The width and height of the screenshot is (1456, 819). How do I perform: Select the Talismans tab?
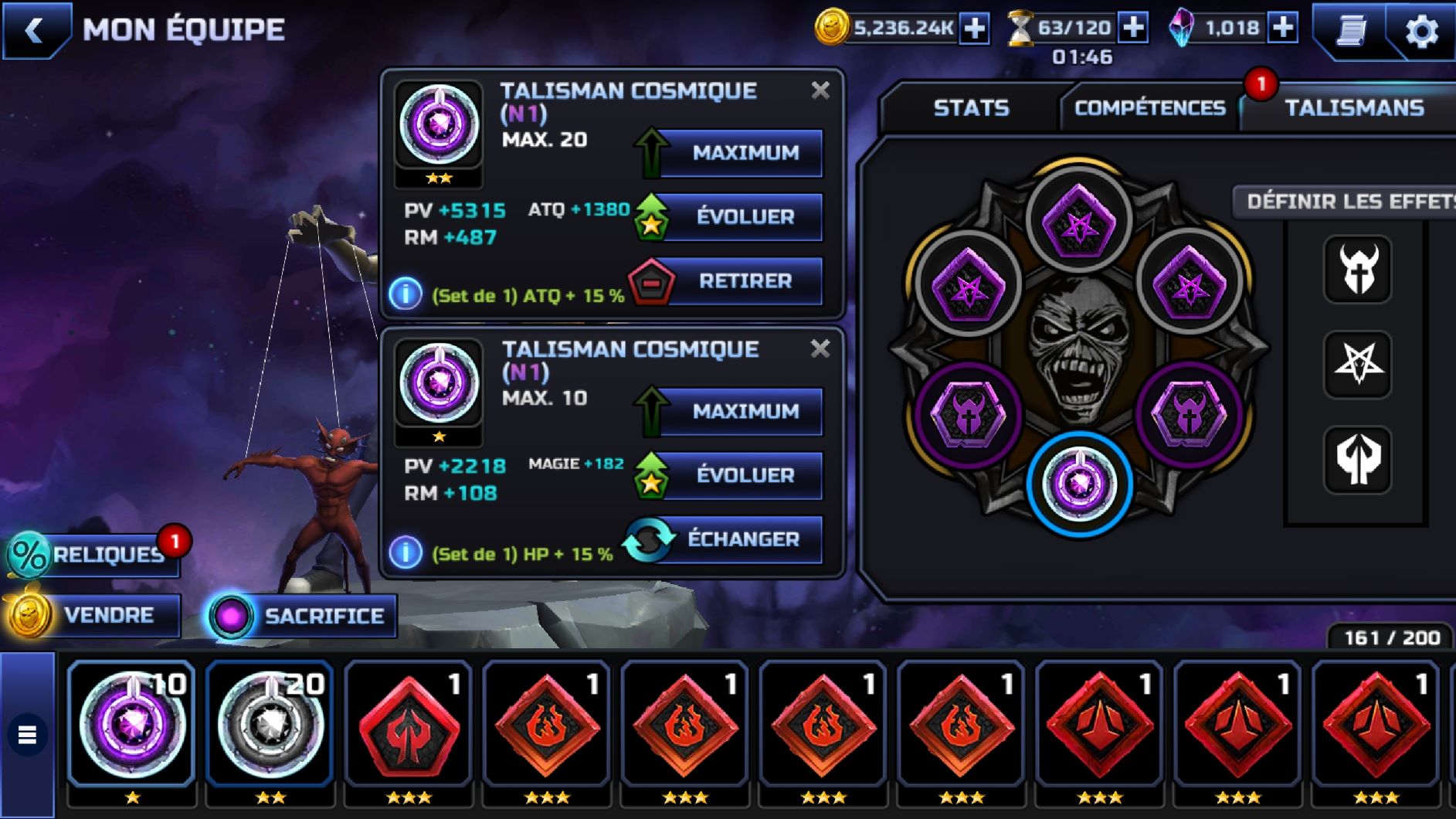pos(1354,107)
